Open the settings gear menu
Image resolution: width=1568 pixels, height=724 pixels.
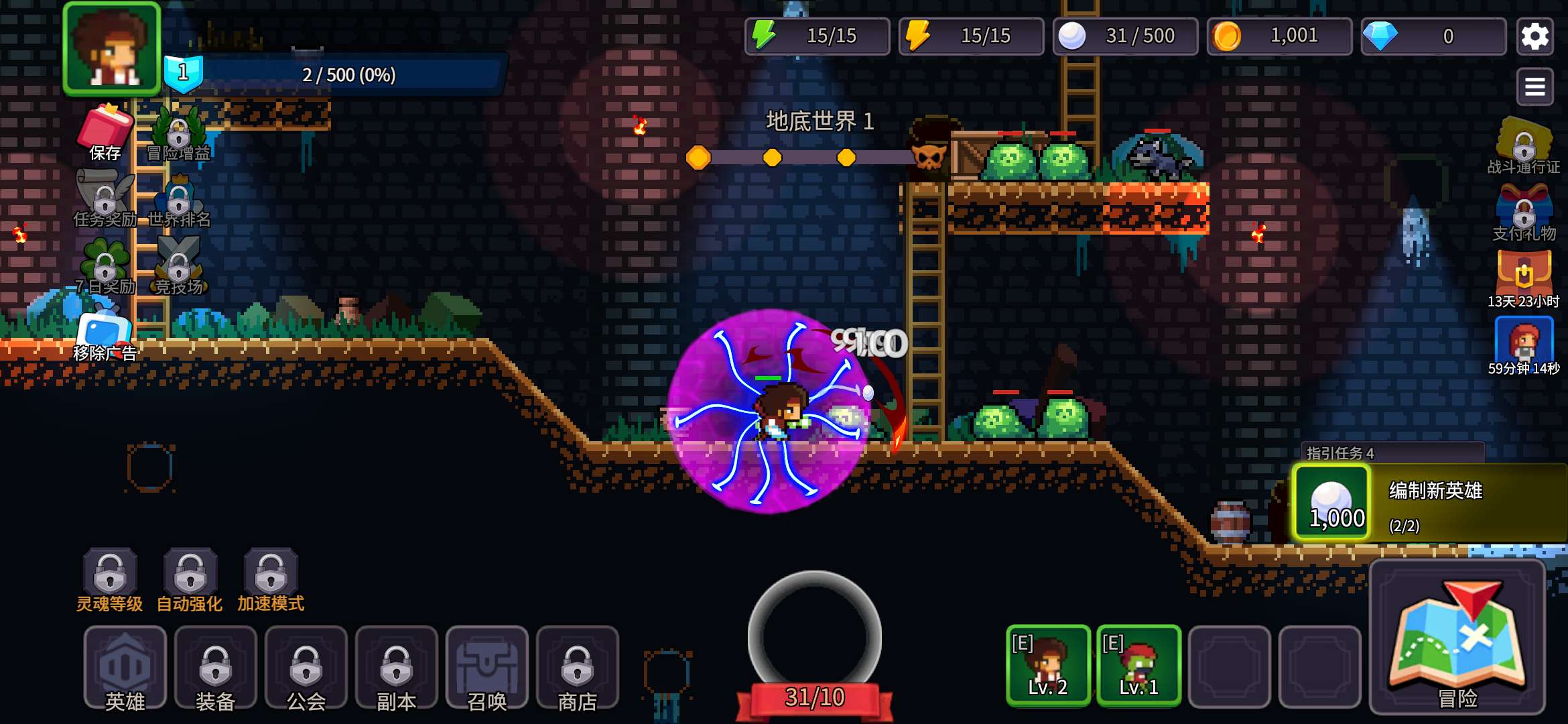point(1534,36)
